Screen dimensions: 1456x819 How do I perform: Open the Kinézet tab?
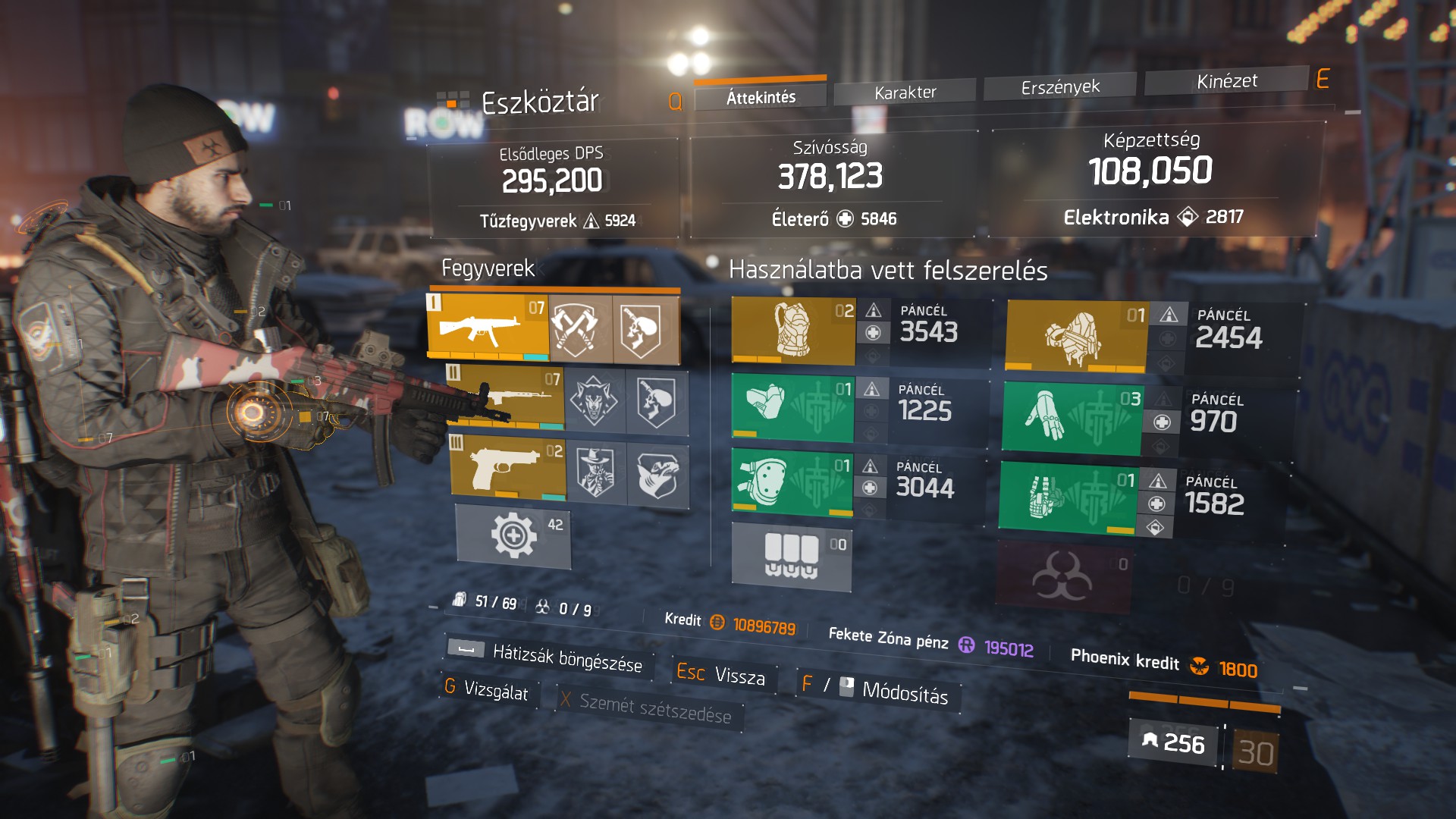(x=1226, y=81)
